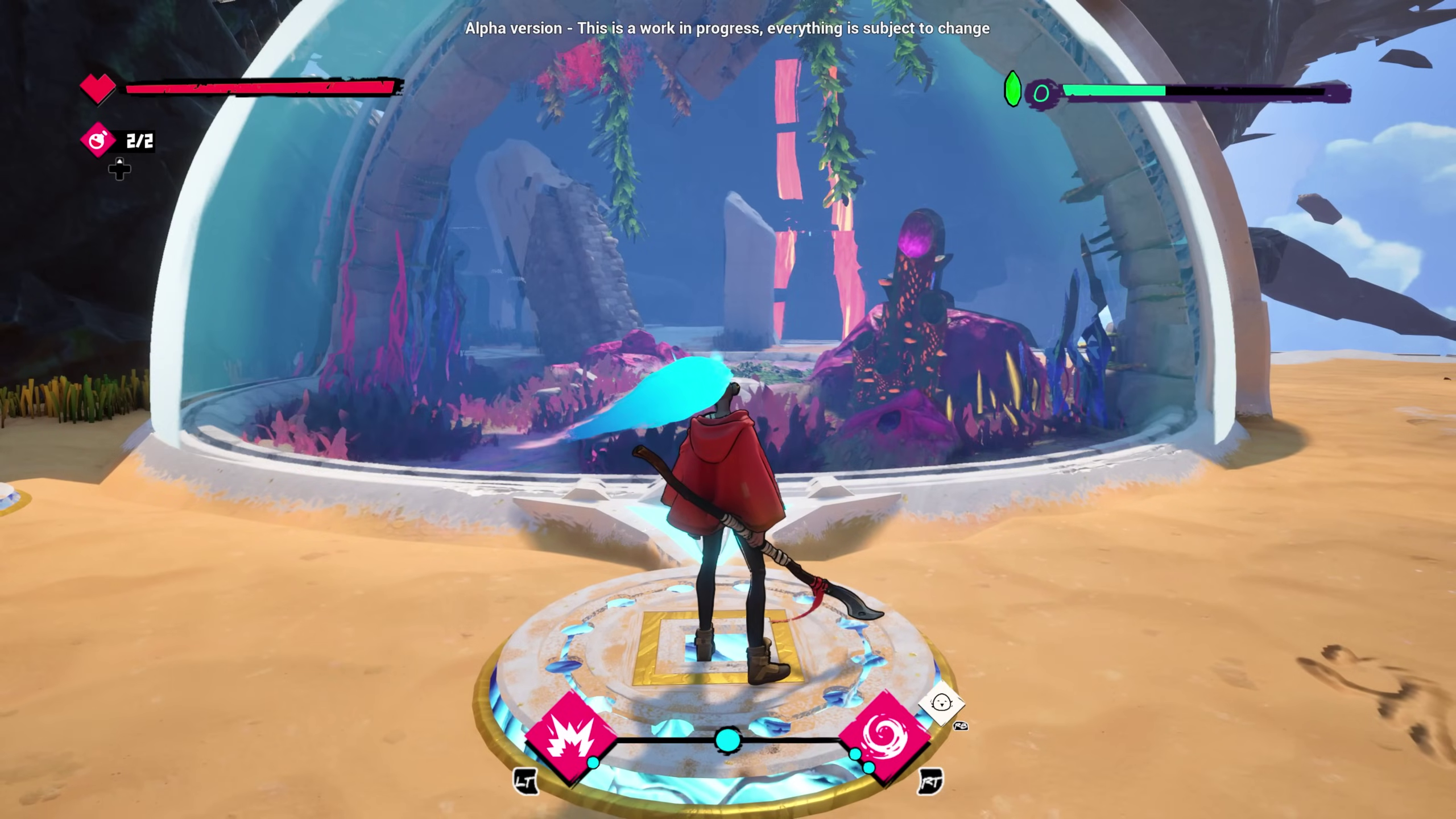Activate the pink explosion burst ability
The height and width of the screenshot is (819, 1456).
(x=570, y=737)
